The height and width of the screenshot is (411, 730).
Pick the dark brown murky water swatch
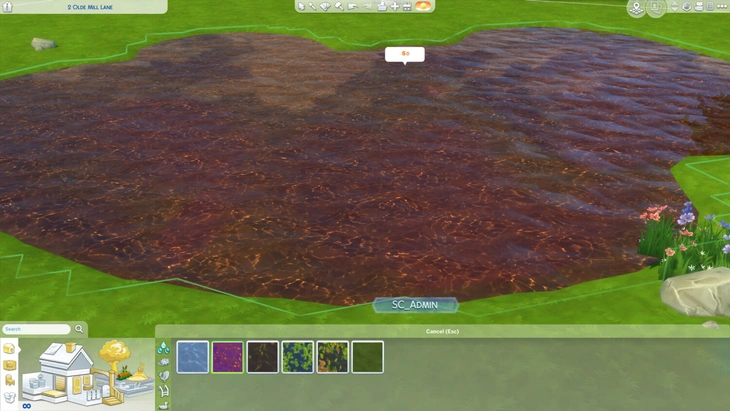click(x=263, y=357)
